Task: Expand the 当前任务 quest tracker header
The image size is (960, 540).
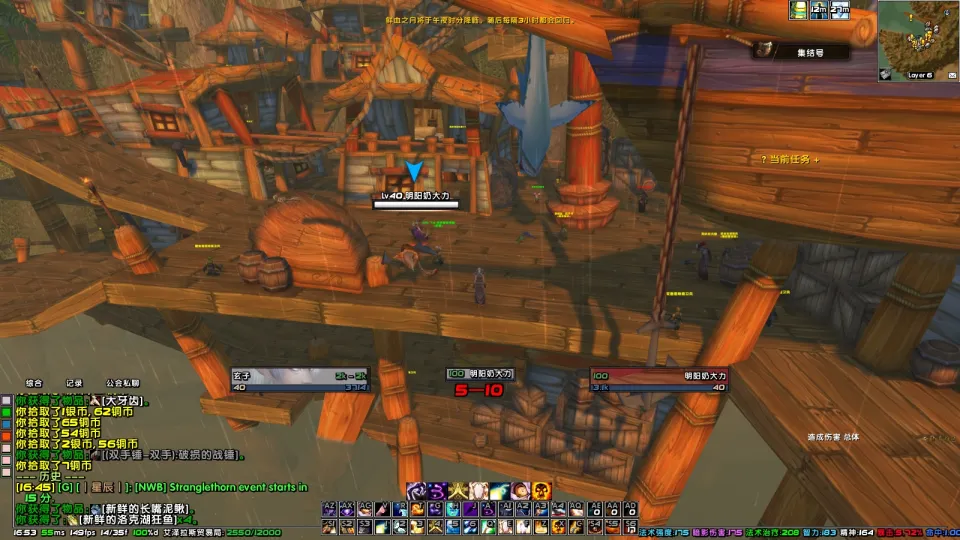Action: (789, 159)
